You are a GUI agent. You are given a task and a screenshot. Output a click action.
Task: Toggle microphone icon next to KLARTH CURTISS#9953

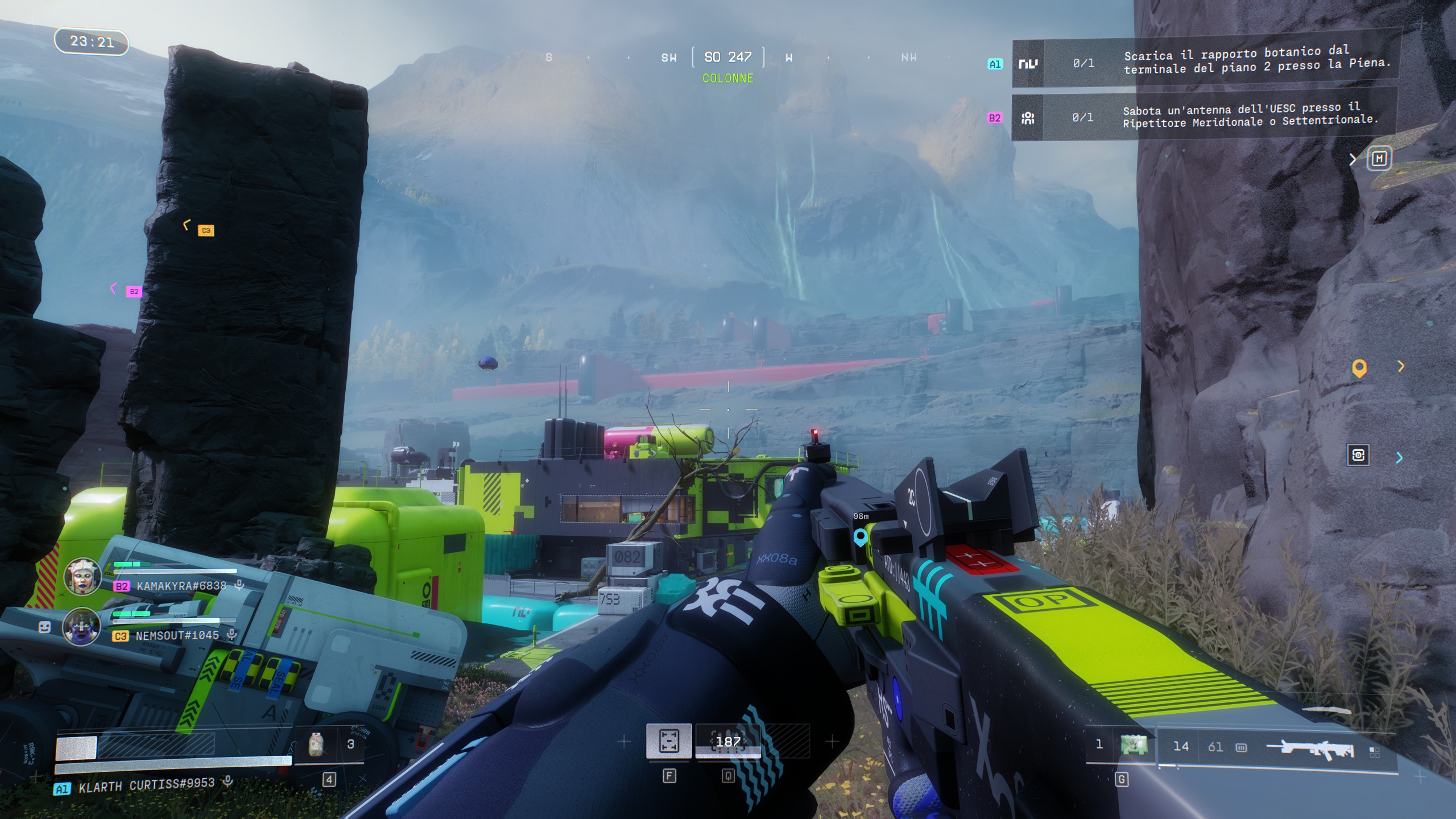(x=227, y=782)
